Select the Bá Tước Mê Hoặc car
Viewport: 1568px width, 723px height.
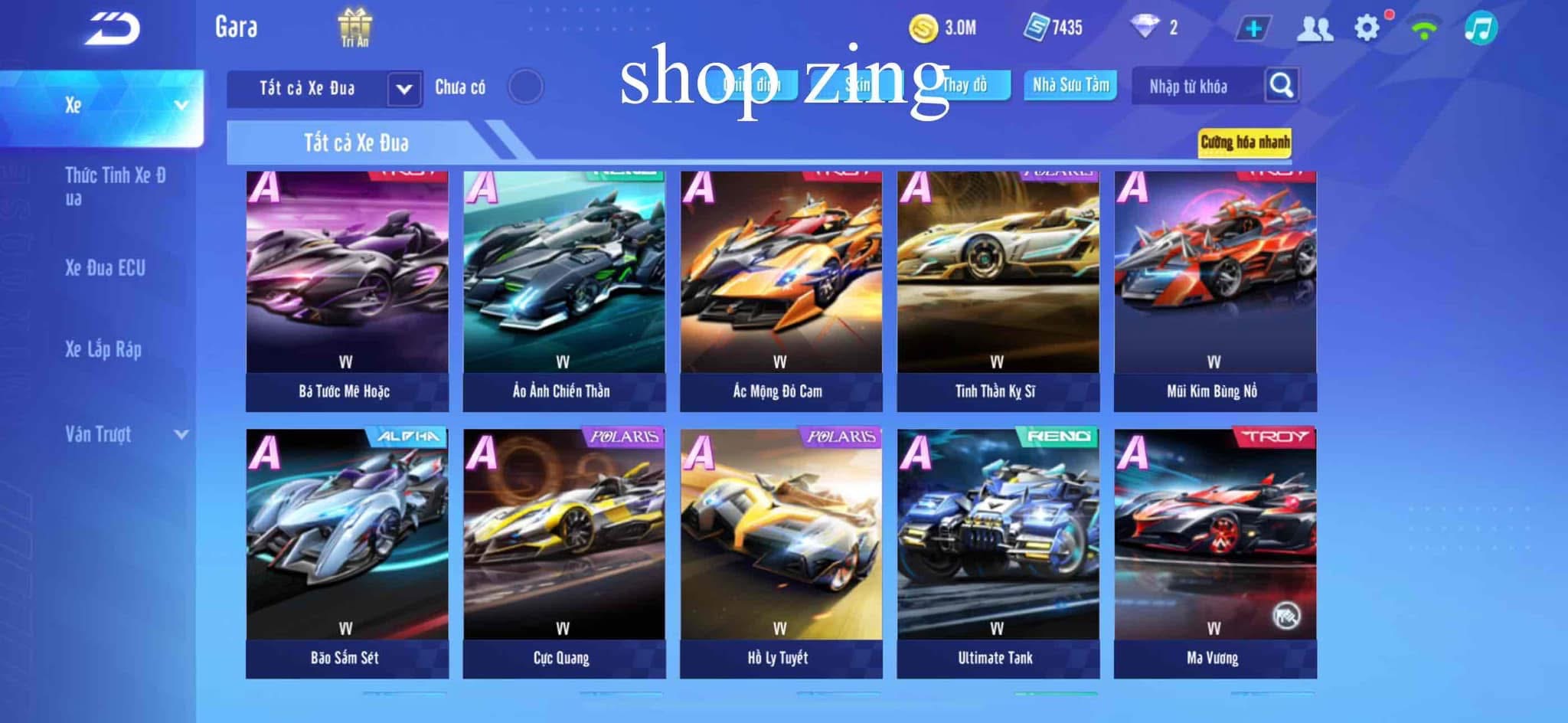(347, 291)
